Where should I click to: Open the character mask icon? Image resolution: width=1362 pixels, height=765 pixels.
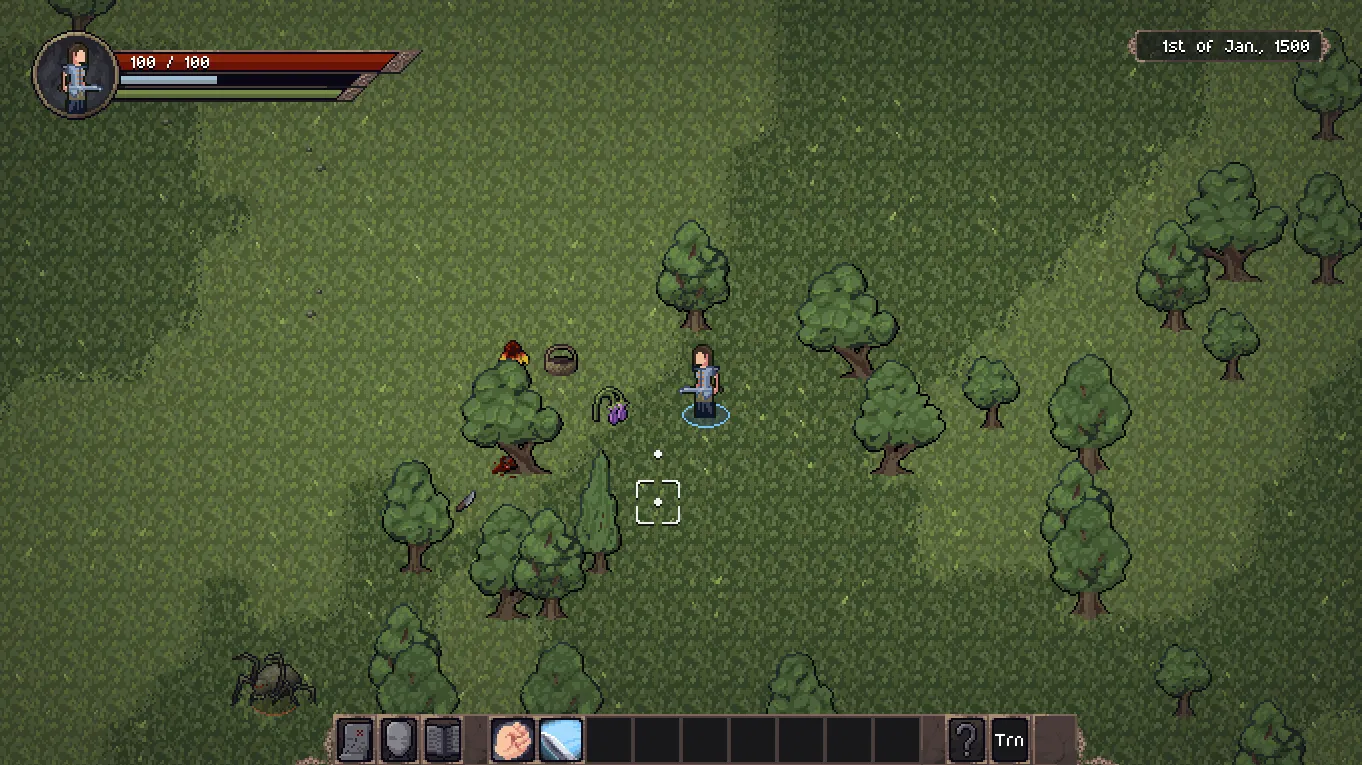point(399,741)
